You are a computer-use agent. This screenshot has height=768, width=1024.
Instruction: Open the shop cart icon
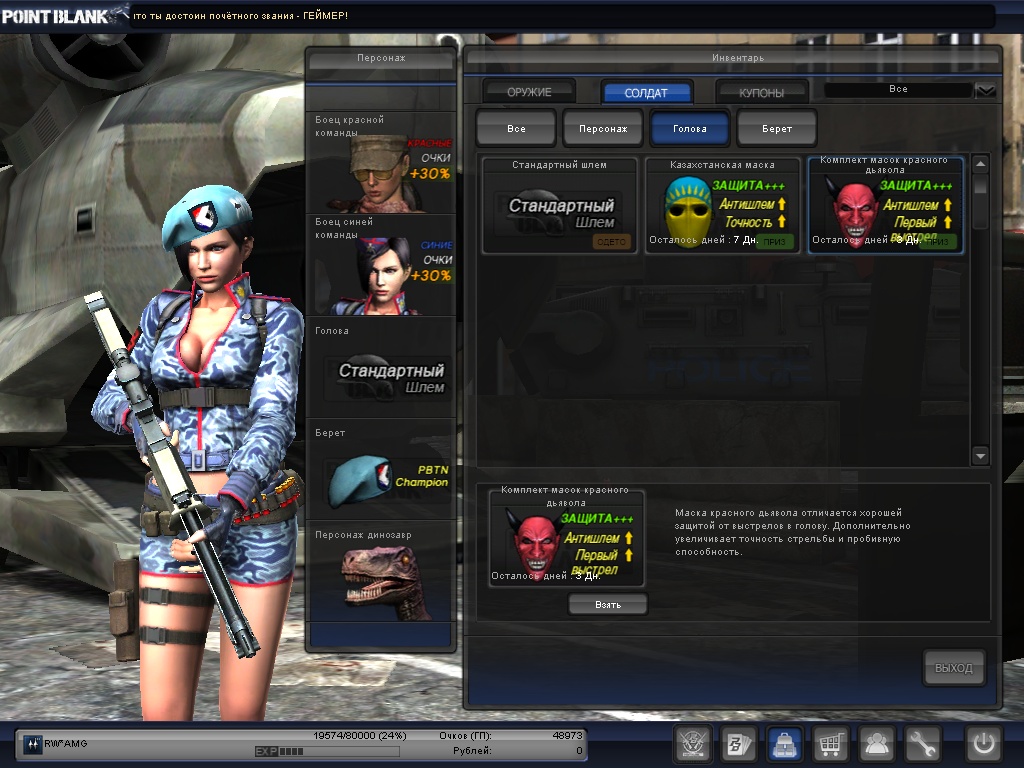pos(829,743)
